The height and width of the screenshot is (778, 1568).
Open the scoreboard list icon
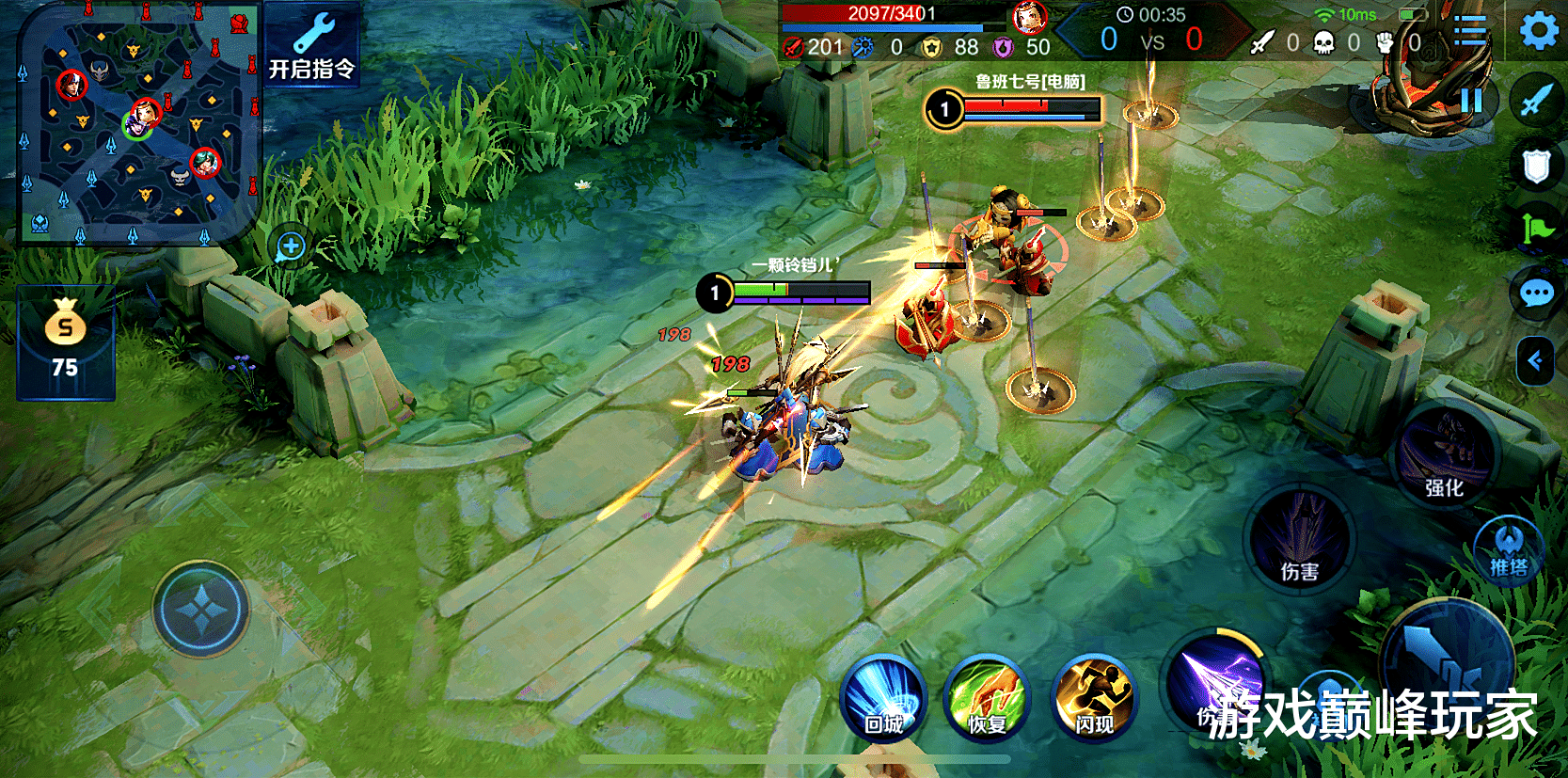click(x=1469, y=30)
